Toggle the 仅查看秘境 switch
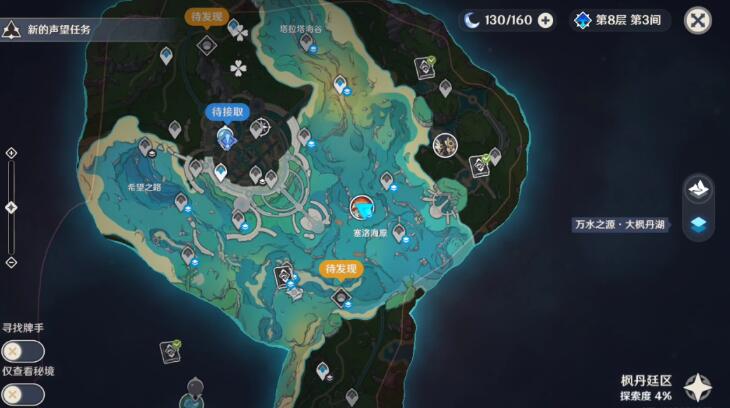Viewport: 730px width, 408px height. 23,394
